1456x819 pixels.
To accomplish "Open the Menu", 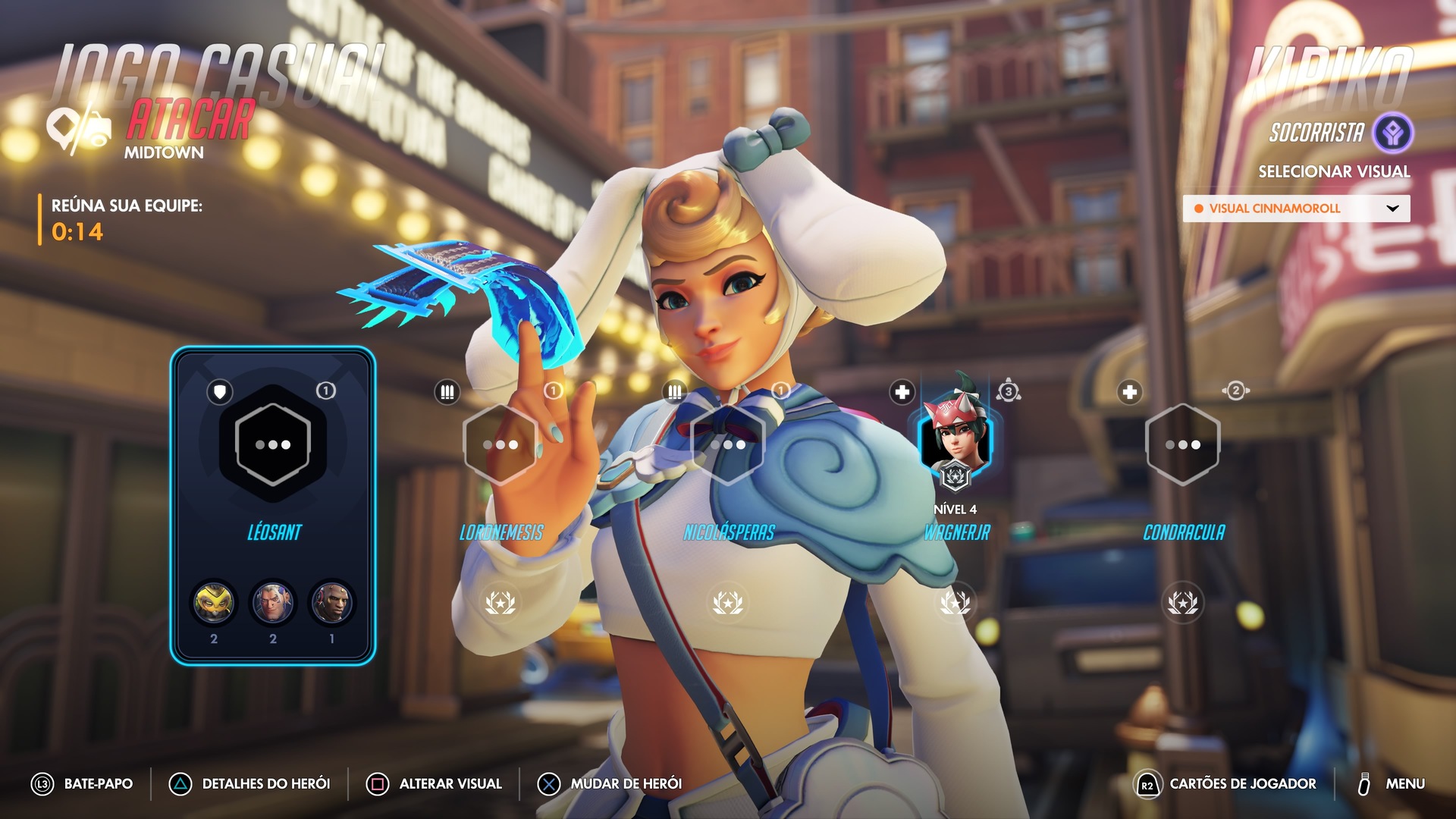I will (x=1392, y=784).
